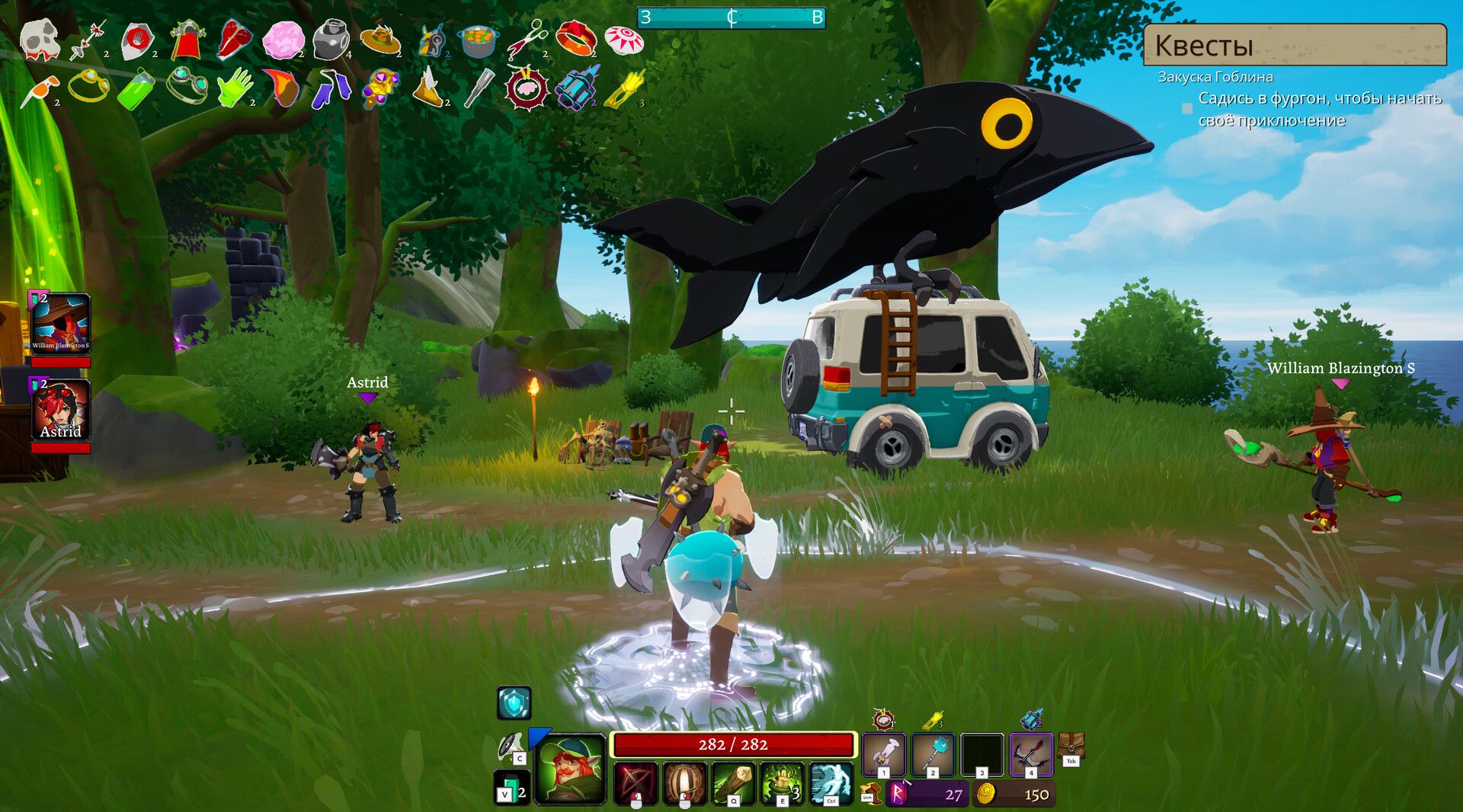Trigger the green hand E ability
This screenshot has width=1463, height=812.
pos(782,782)
